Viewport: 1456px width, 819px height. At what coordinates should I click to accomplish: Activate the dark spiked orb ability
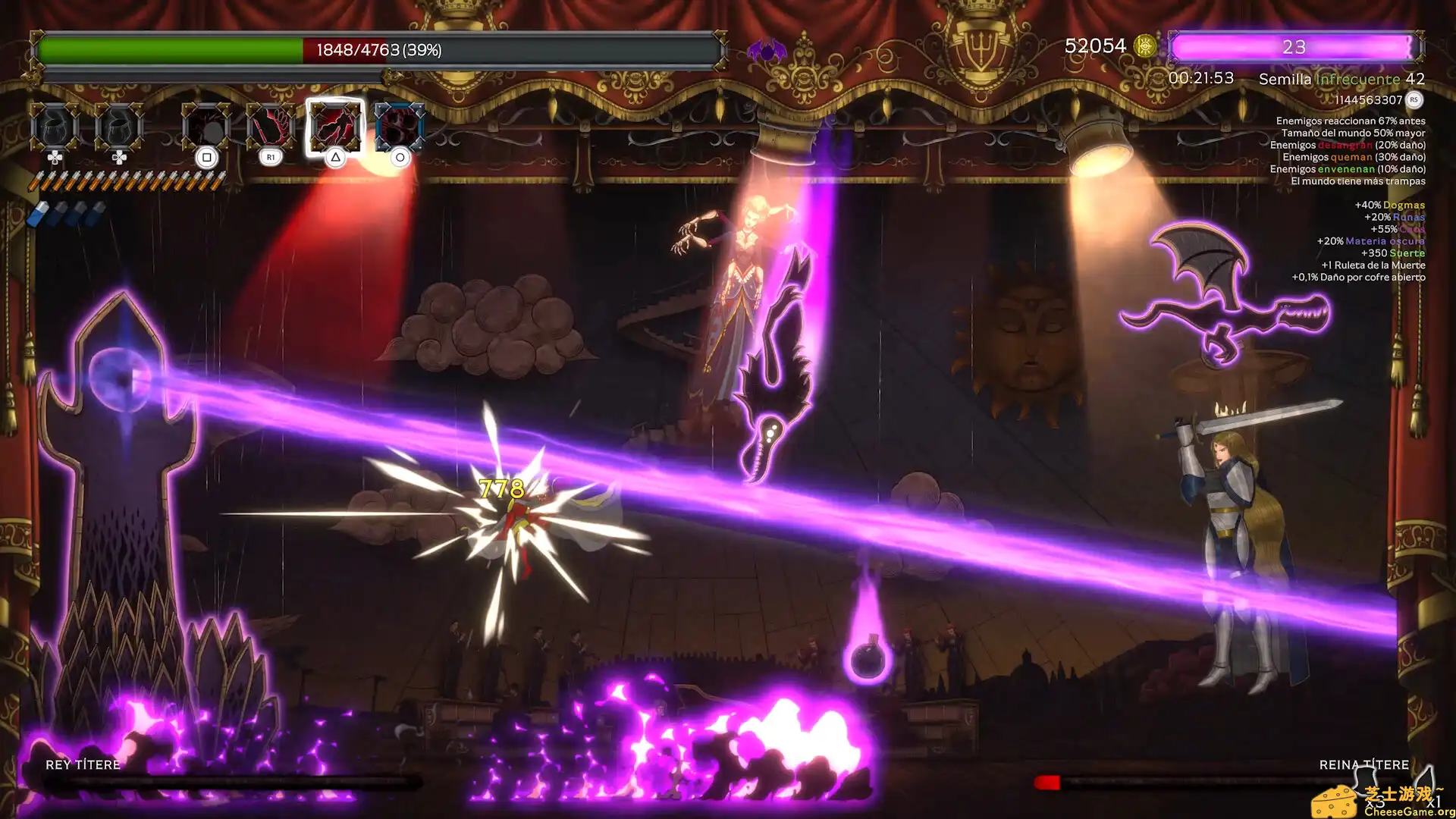(x=206, y=127)
